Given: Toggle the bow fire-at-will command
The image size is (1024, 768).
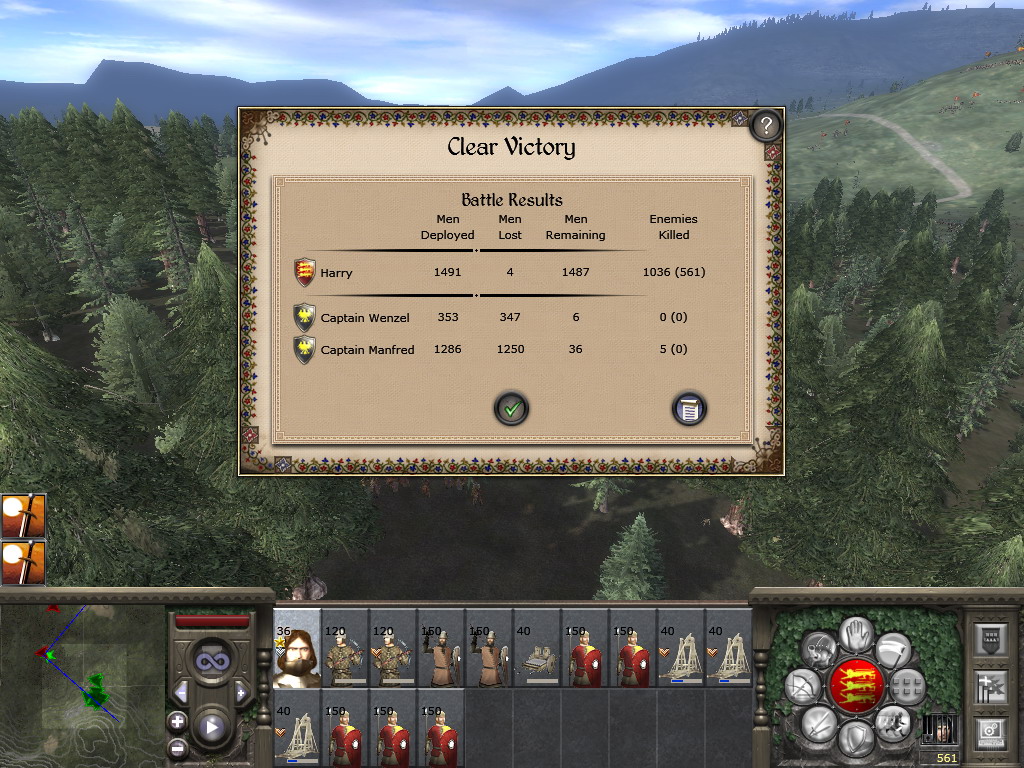Looking at the screenshot, I should tap(802, 685).
